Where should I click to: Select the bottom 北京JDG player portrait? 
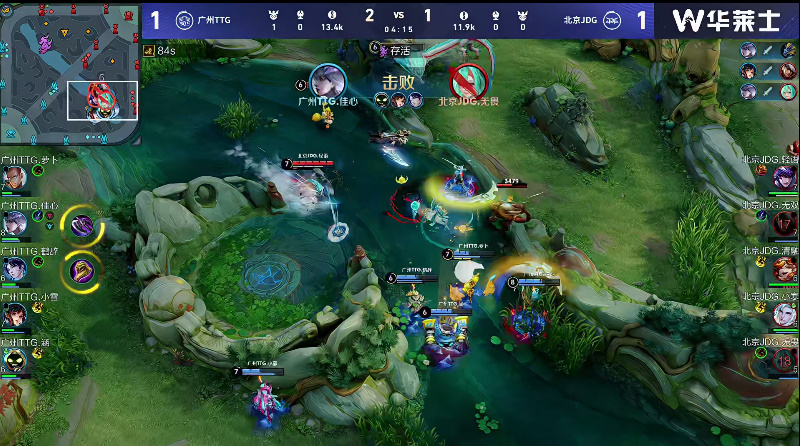785,361
